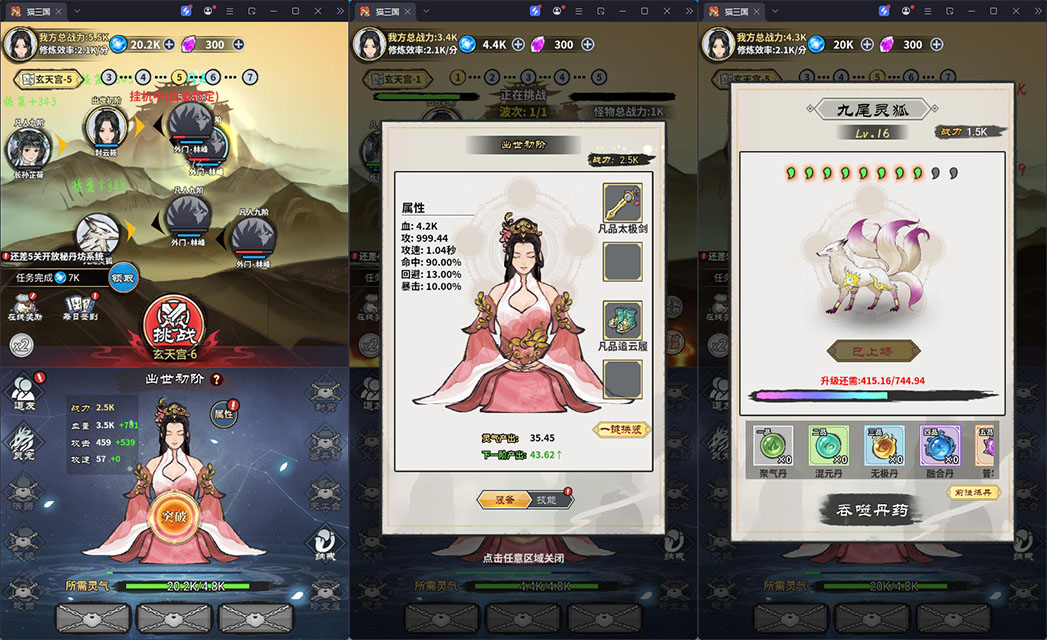Select the 混元丹 pill
Viewport: 1047px width, 640px height.
point(829,448)
